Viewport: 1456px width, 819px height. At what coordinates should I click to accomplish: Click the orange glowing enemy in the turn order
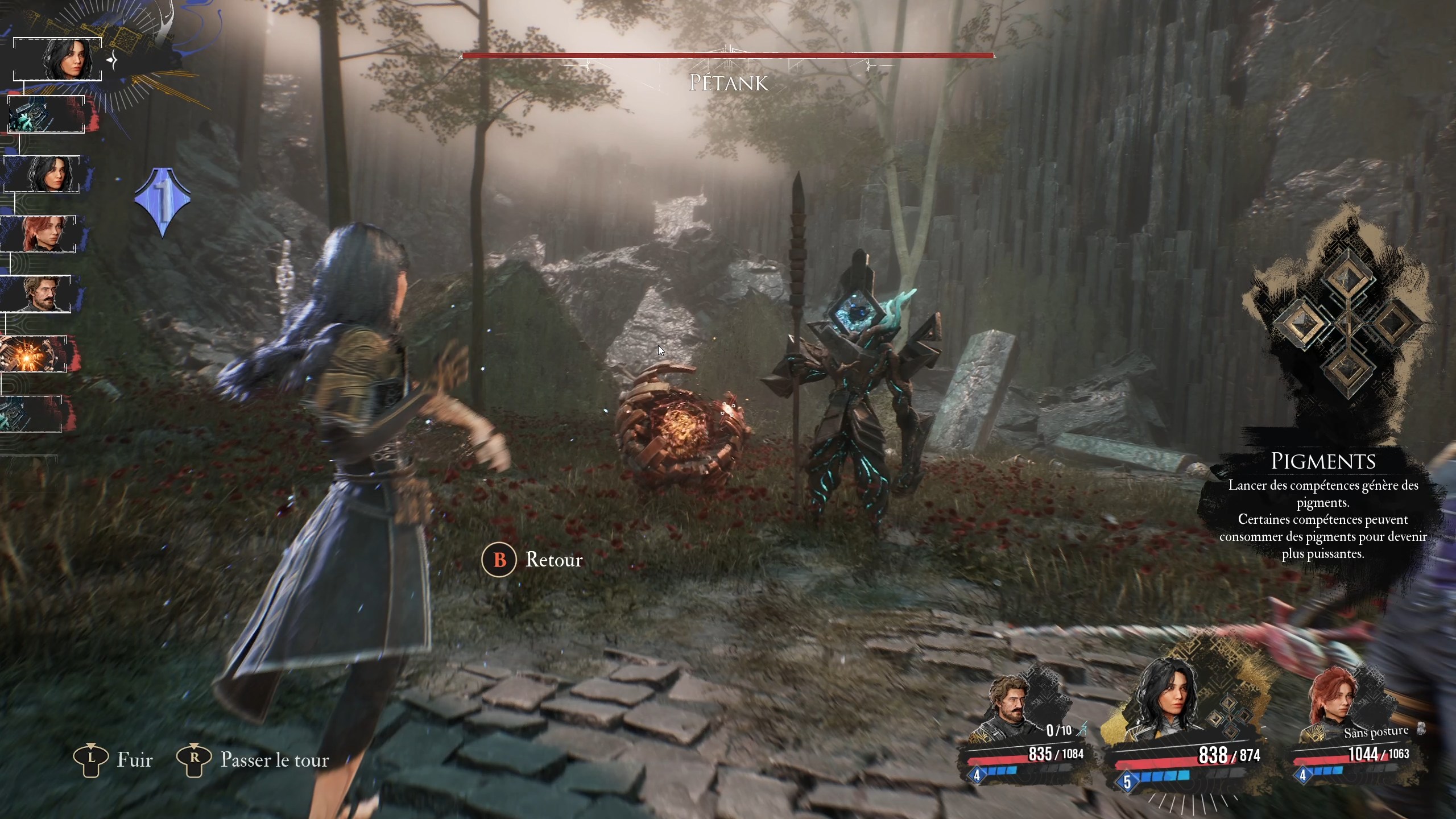point(34,354)
